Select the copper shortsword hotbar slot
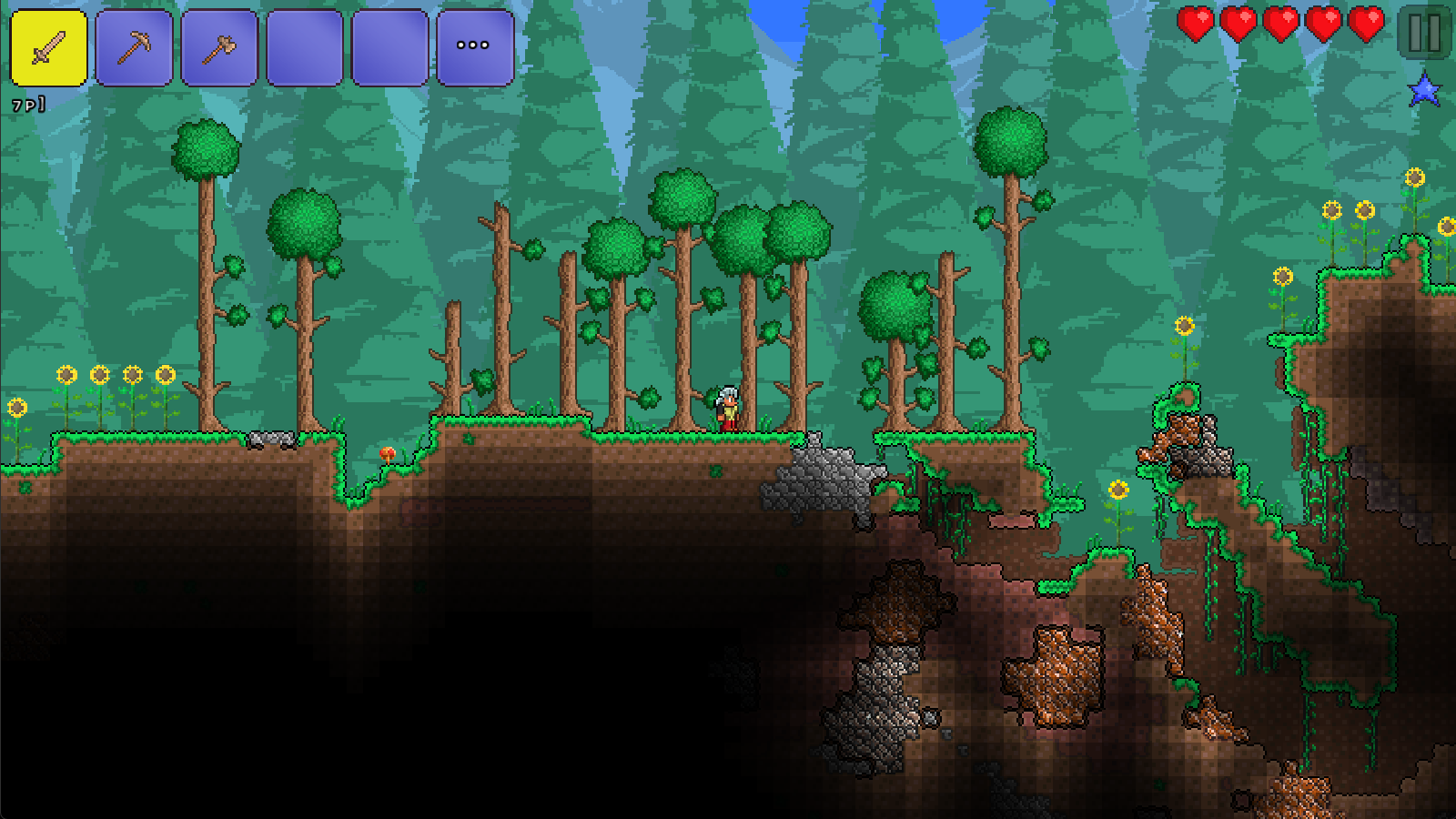Image resolution: width=1456 pixels, height=819 pixels. pos(48,48)
